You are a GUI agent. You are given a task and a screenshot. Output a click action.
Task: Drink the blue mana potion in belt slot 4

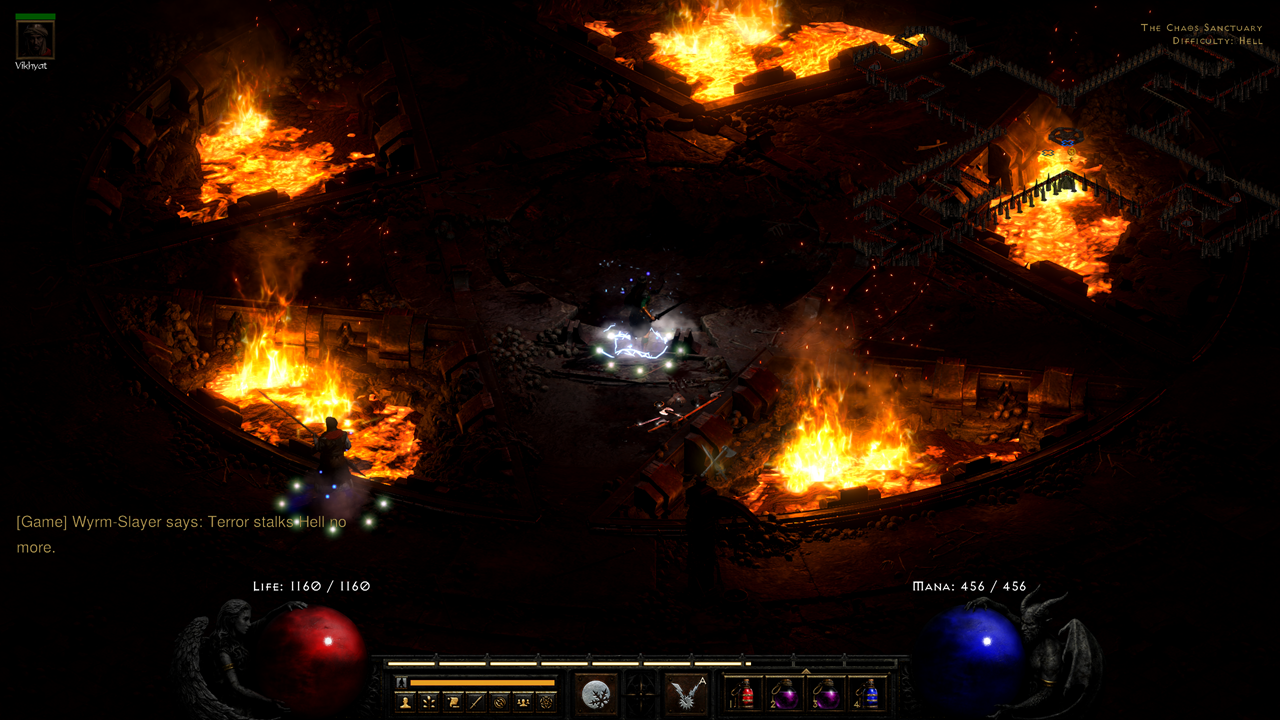(x=871, y=694)
